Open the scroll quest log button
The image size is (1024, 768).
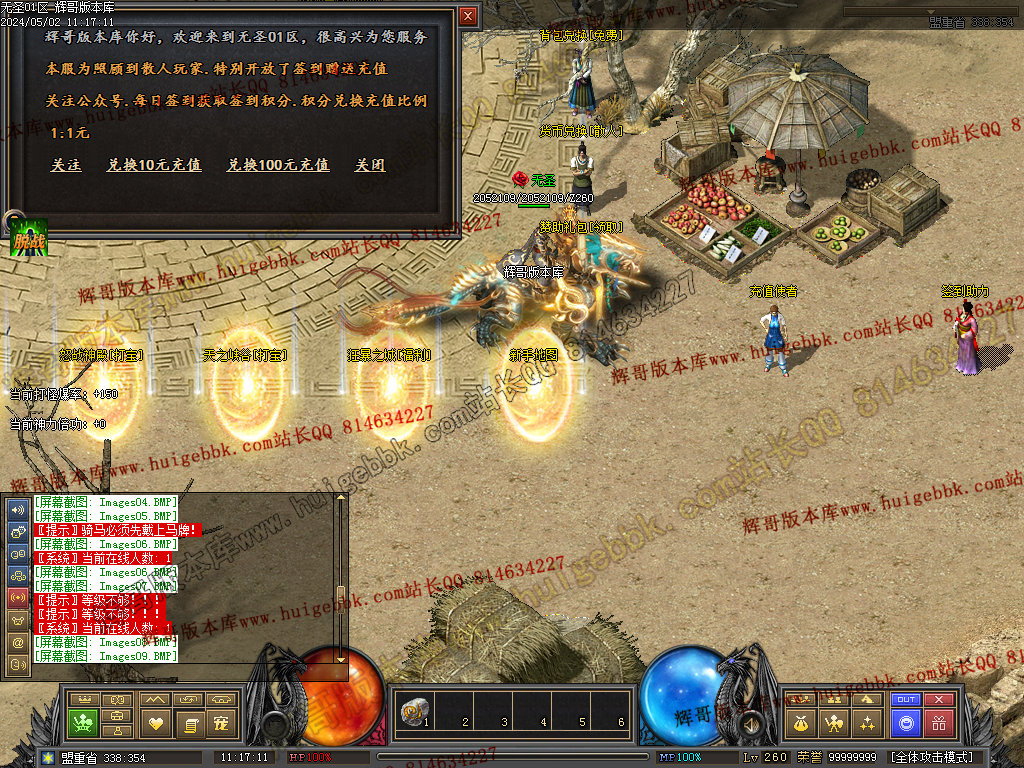click(x=190, y=722)
